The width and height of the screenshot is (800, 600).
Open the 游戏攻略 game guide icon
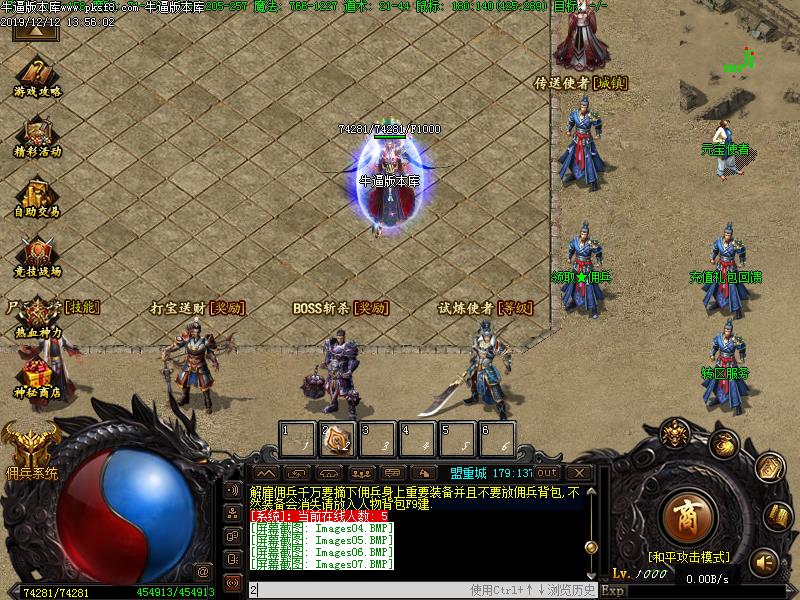pos(38,76)
